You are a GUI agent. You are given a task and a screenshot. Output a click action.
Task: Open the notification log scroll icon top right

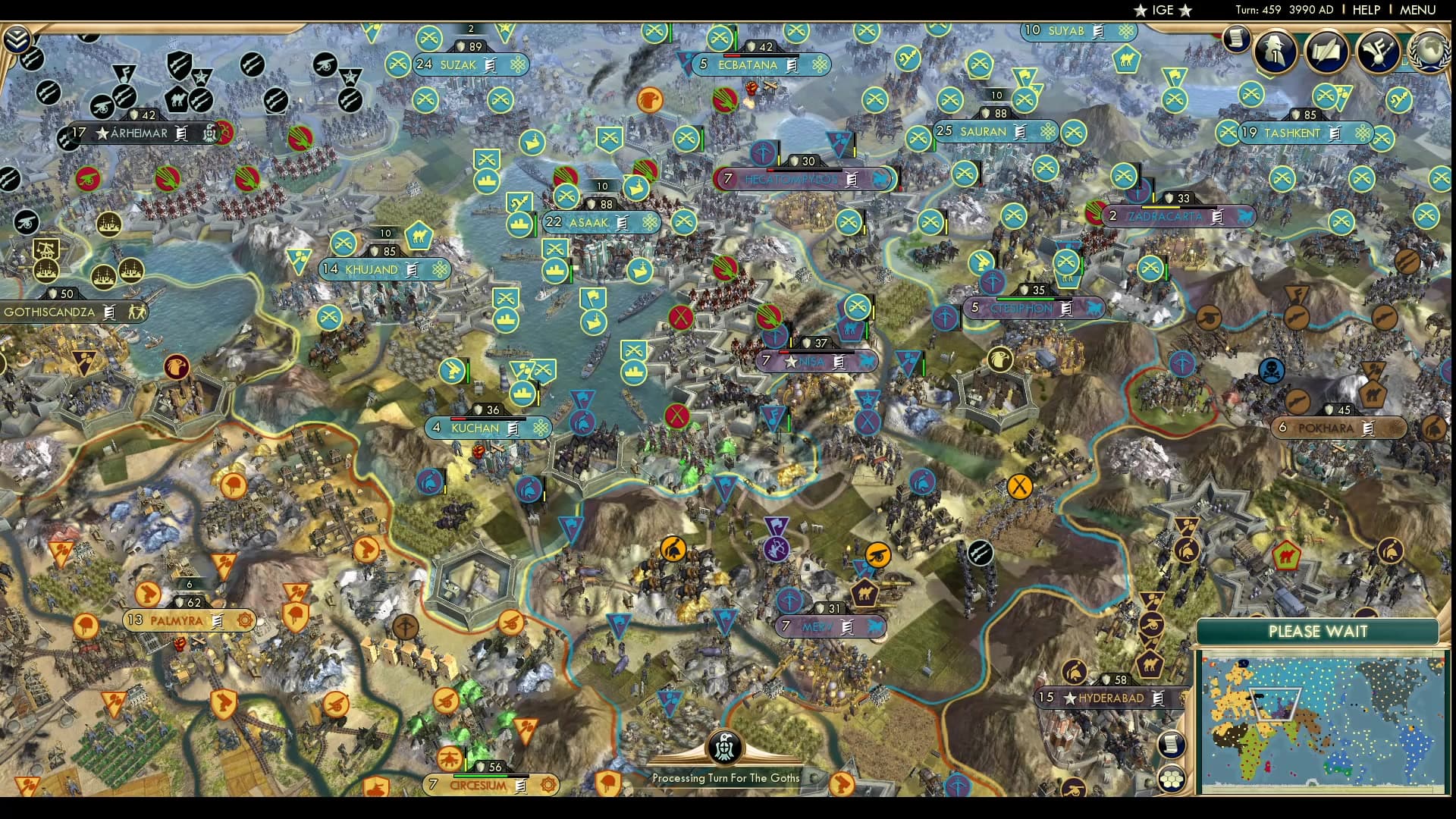coord(1236,39)
